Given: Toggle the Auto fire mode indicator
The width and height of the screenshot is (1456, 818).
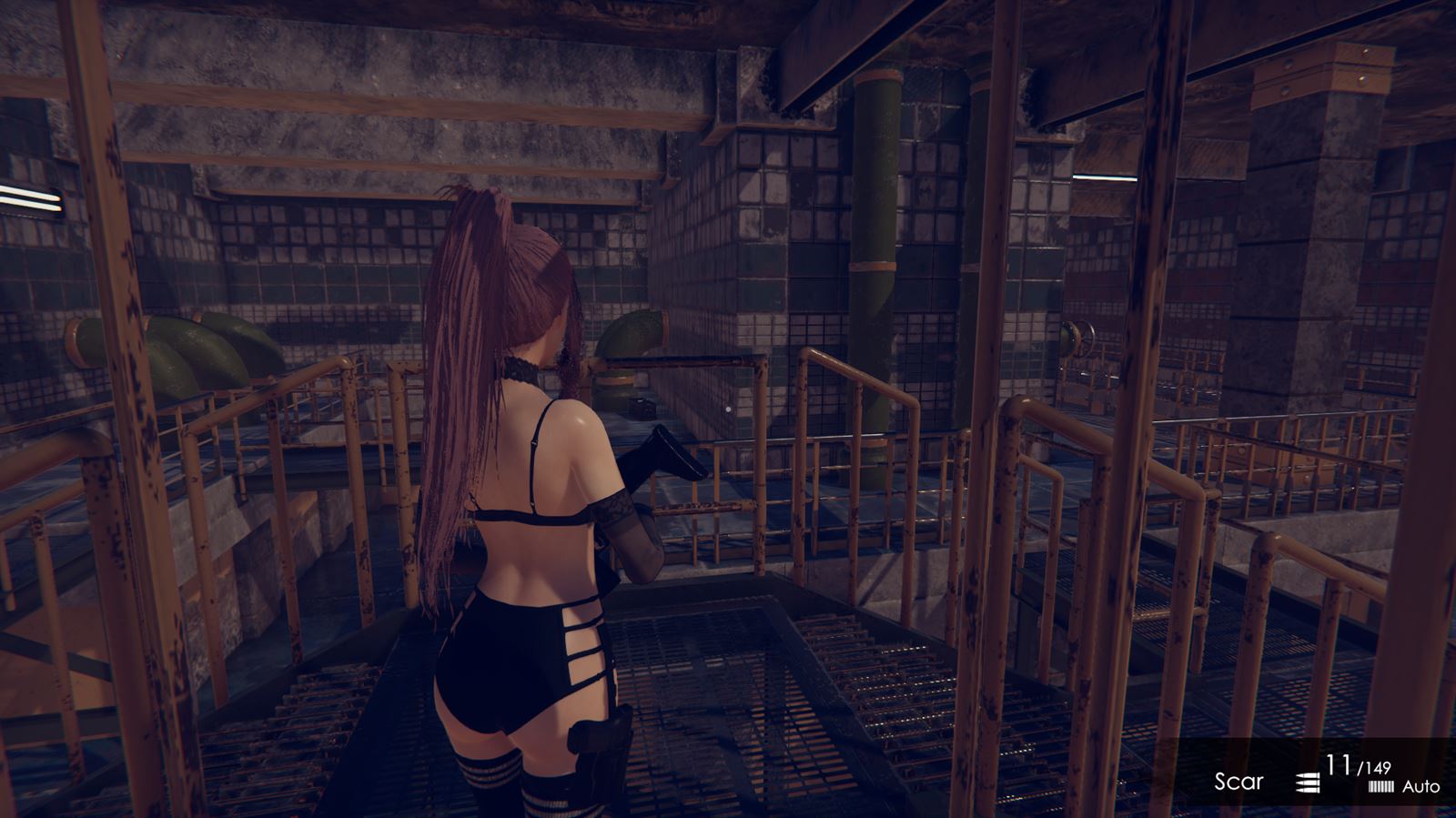Looking at the screenshot, I should pos(1420,786).
